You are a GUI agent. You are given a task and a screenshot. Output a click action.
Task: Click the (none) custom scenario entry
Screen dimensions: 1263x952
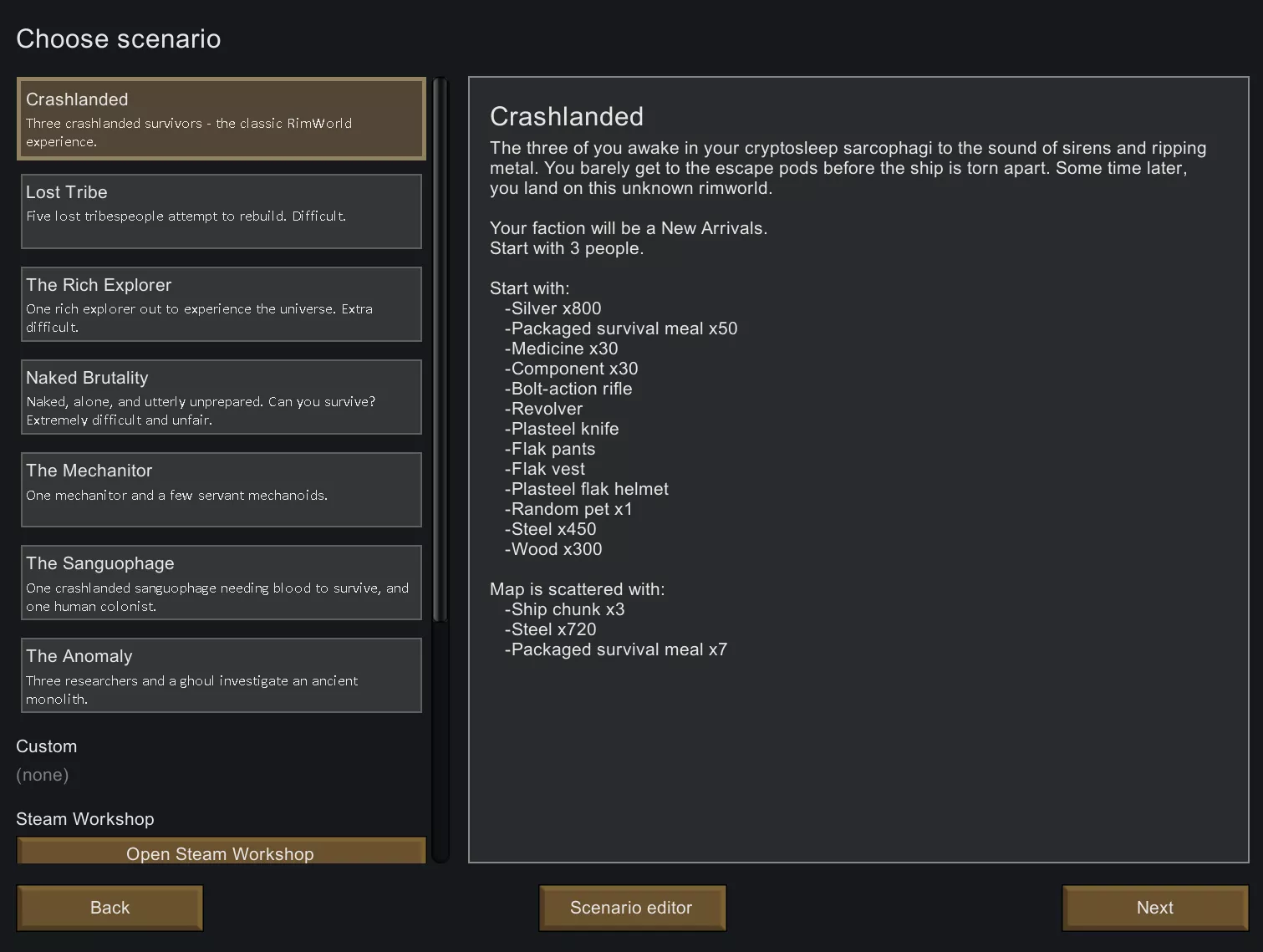coord(43,775)
